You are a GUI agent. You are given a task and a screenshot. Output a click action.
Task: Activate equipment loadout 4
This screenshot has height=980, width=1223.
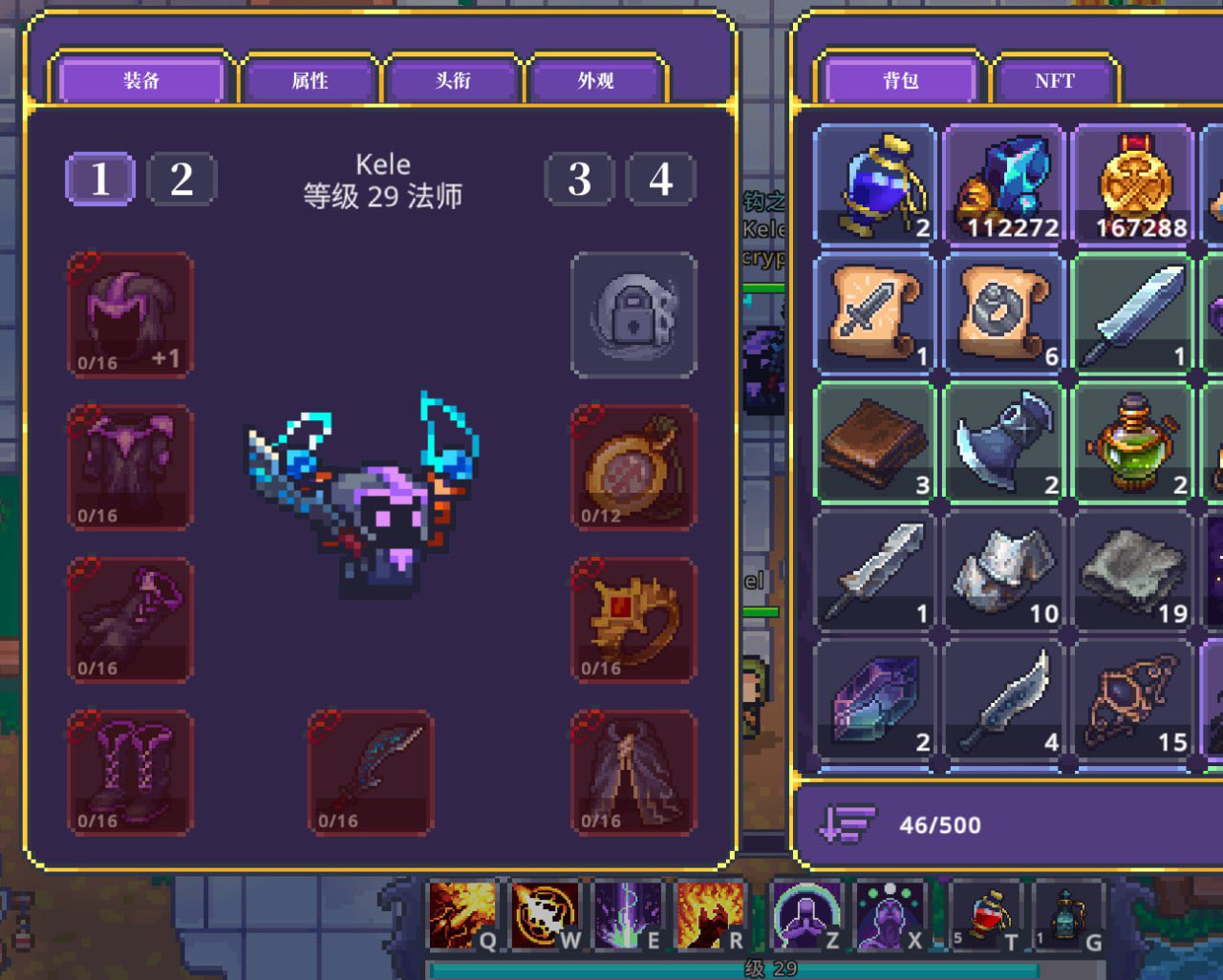660,179
